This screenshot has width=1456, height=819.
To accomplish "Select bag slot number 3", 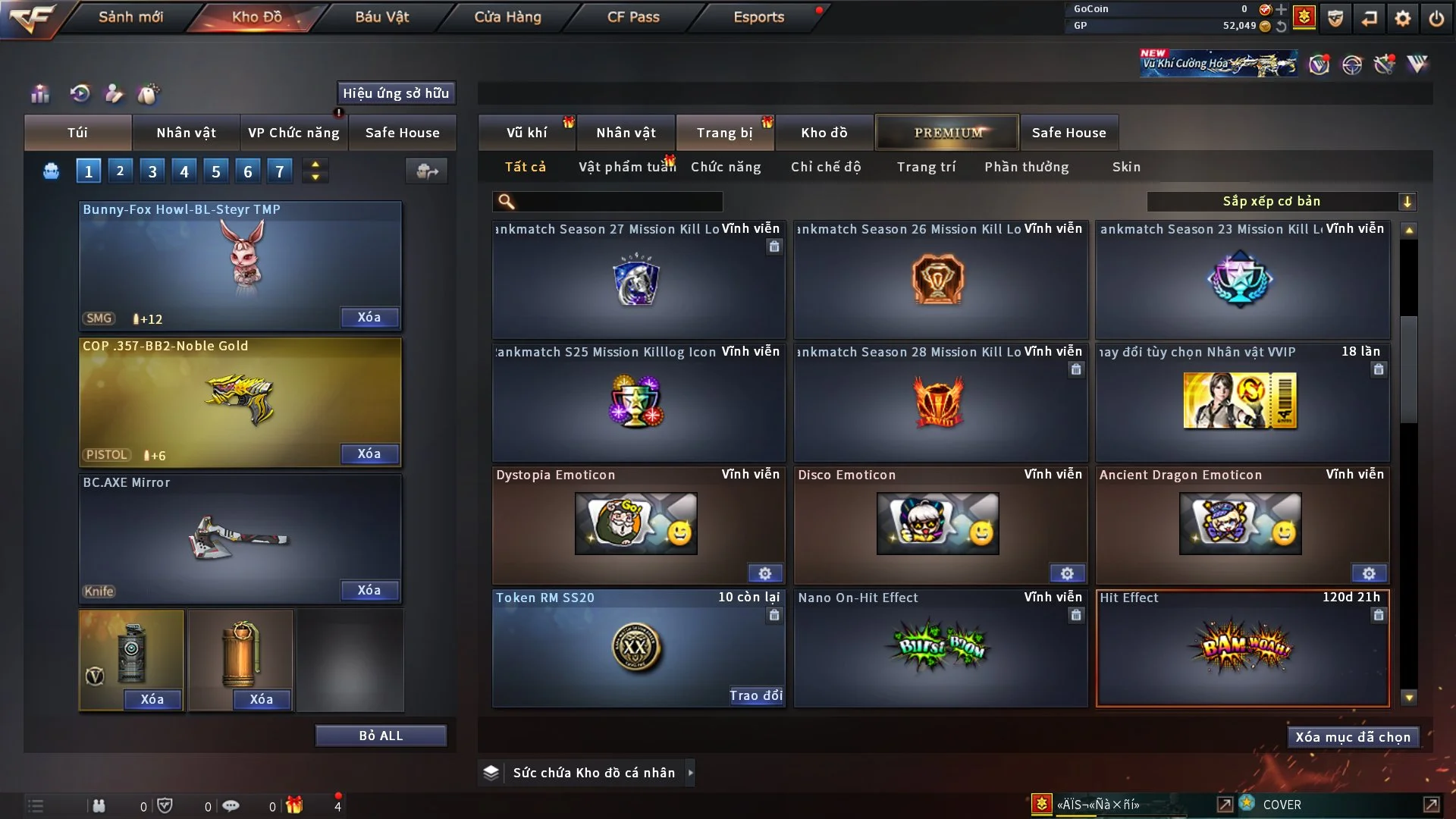I will coord(152,171).
